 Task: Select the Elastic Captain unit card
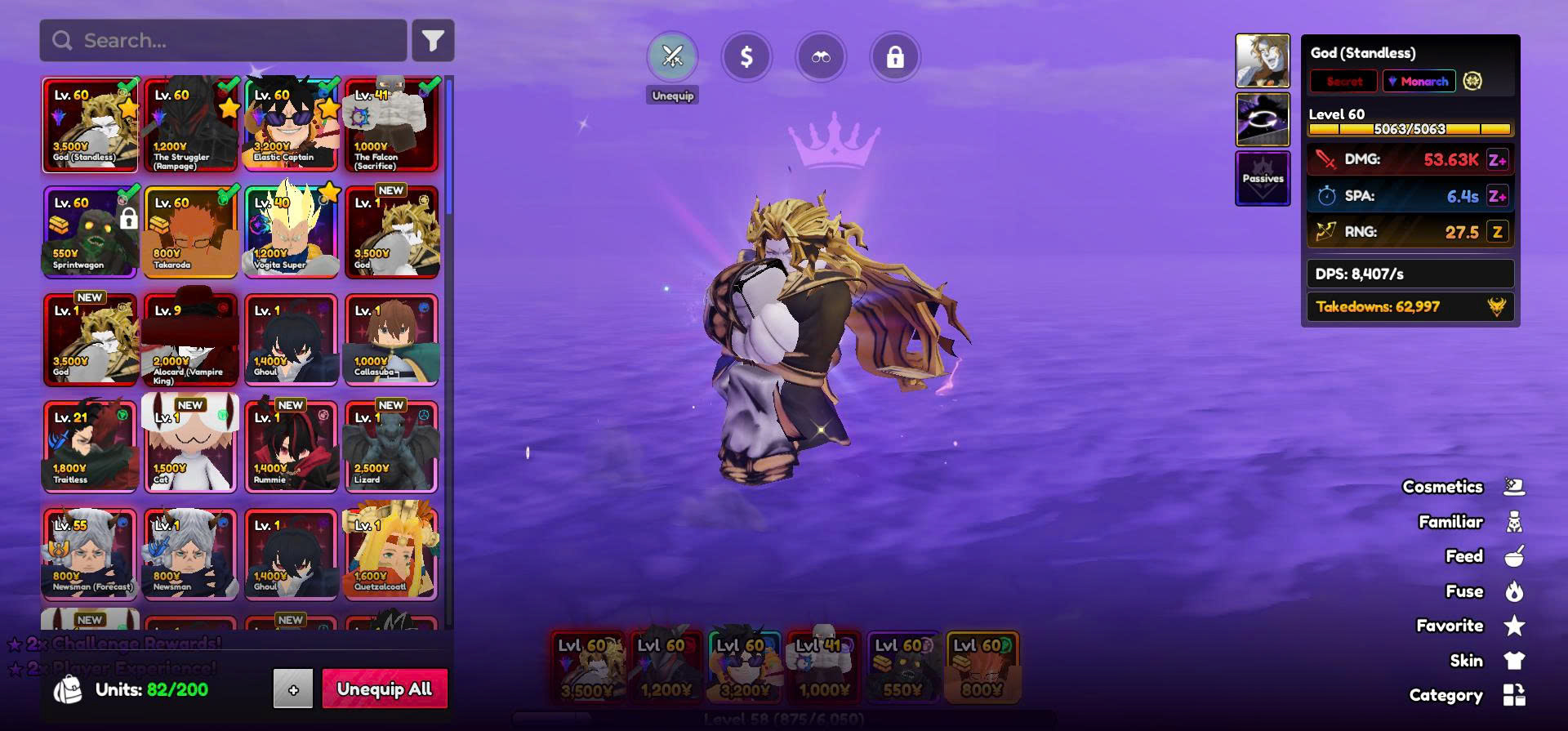pos(291,125)
